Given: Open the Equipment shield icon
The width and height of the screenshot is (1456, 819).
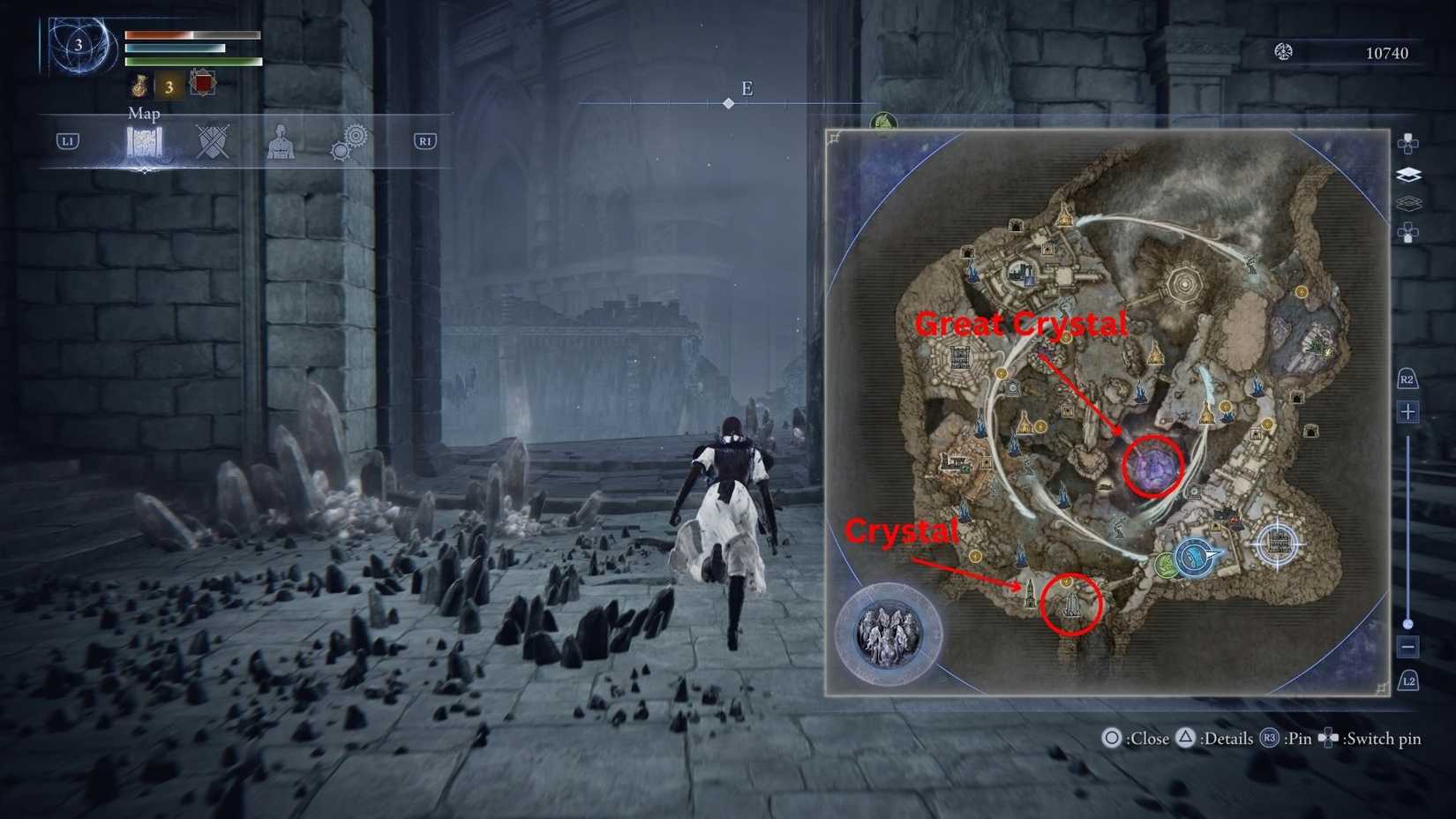Looking at the screenshot, I should tap(212, 141).
